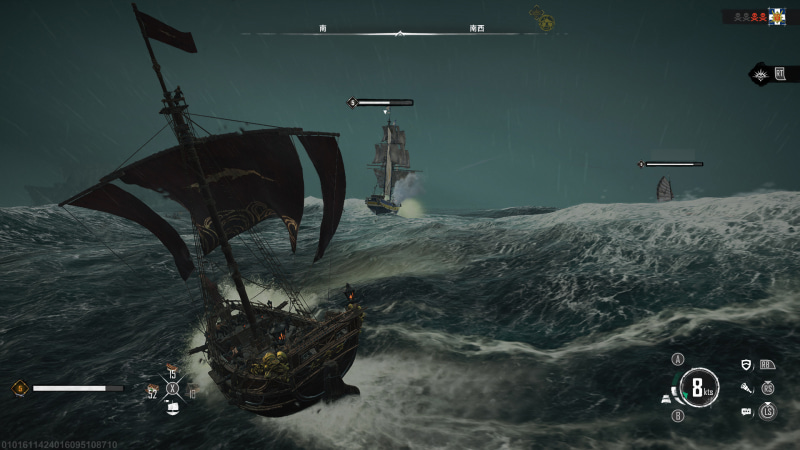Image resolution: width=800 pixels, height=450 pixels.
Task: Open the spyglass icon
Action: click(746, 388)
